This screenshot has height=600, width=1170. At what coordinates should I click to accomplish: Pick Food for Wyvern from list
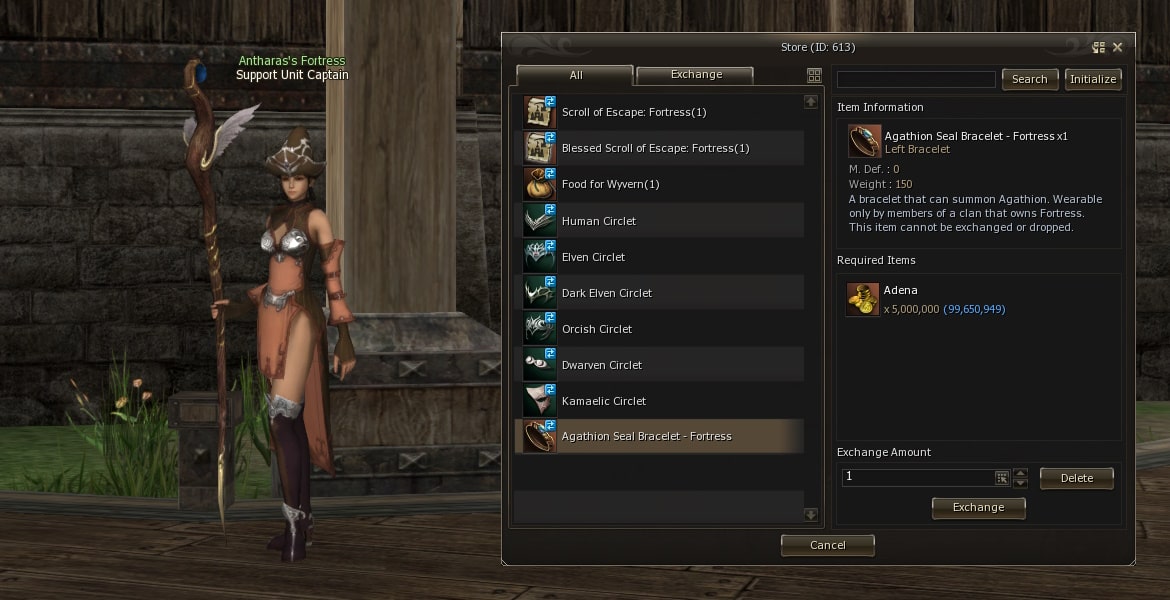[x=610, y=184]
